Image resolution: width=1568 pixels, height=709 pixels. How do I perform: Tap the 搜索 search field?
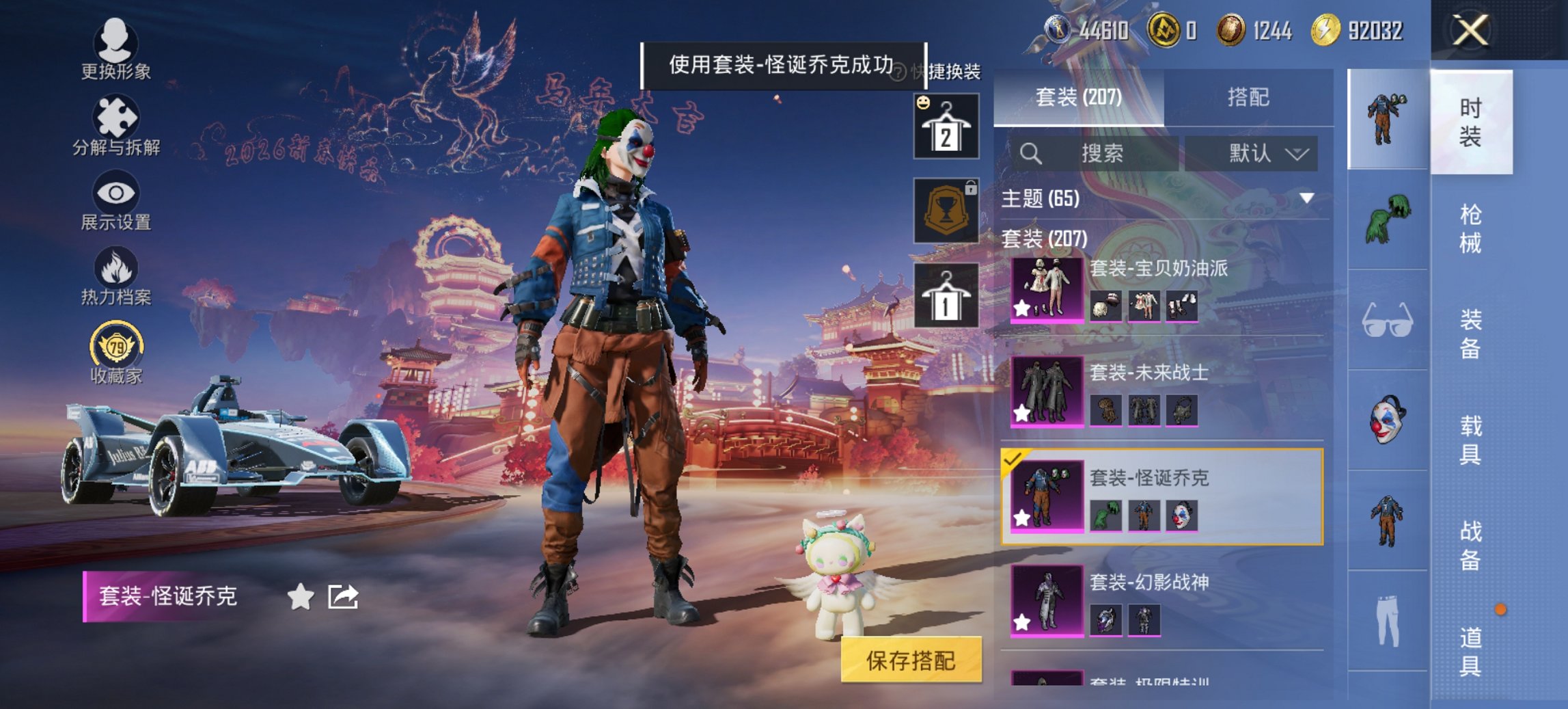(1093, 153)
